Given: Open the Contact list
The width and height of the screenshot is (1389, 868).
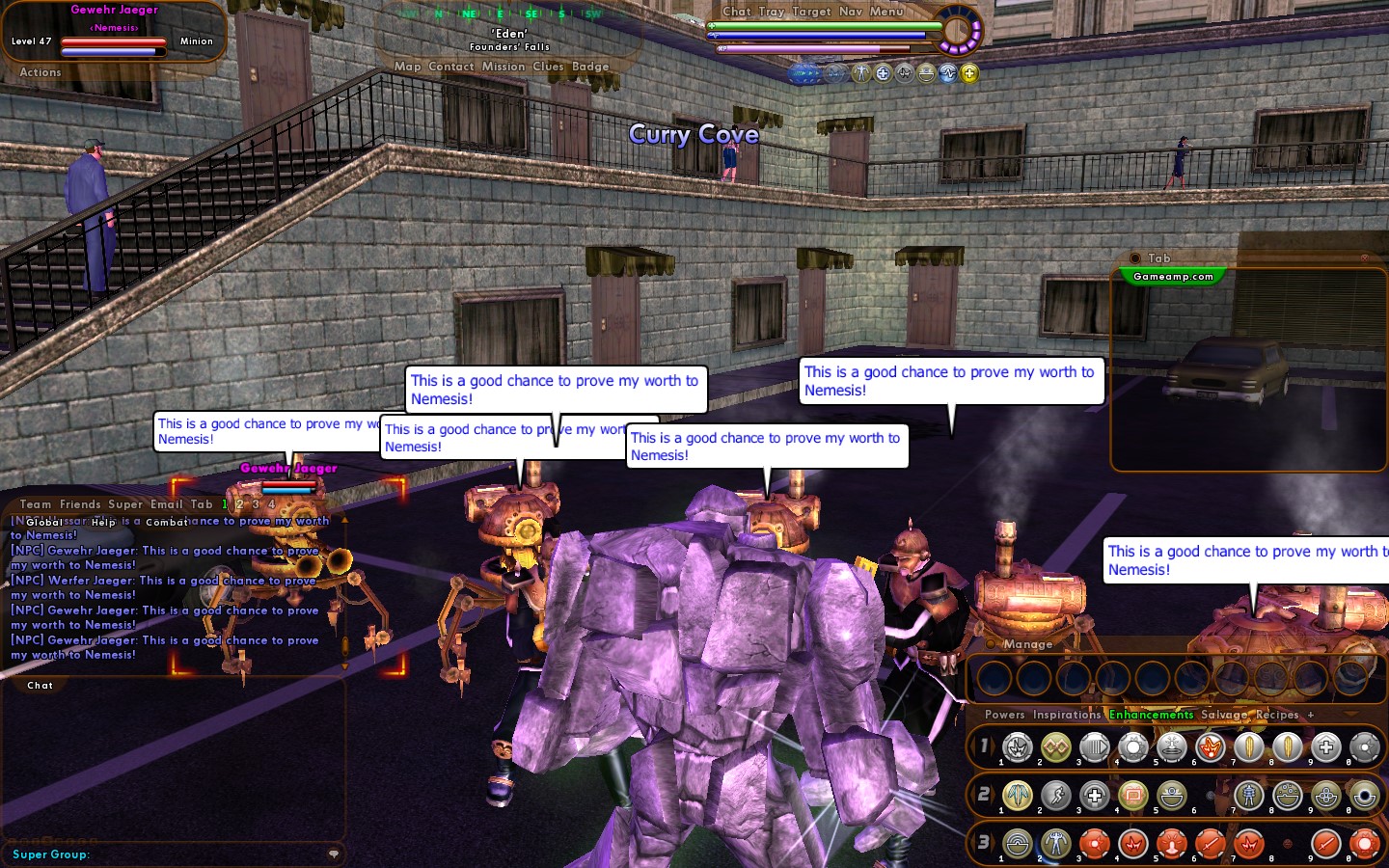Looking at the screenshot, I should point(450,67).
